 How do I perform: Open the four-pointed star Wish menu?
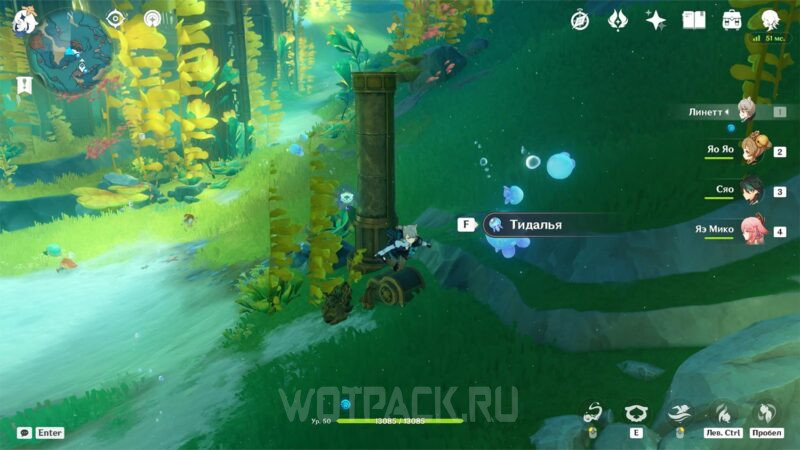pyautogui.click(x=656, y=20)
